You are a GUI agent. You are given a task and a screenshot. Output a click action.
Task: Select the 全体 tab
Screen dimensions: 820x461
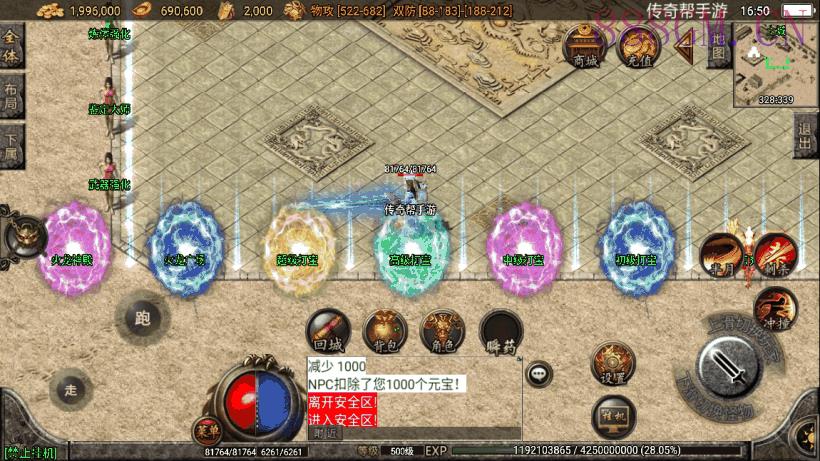coord(11,47)
